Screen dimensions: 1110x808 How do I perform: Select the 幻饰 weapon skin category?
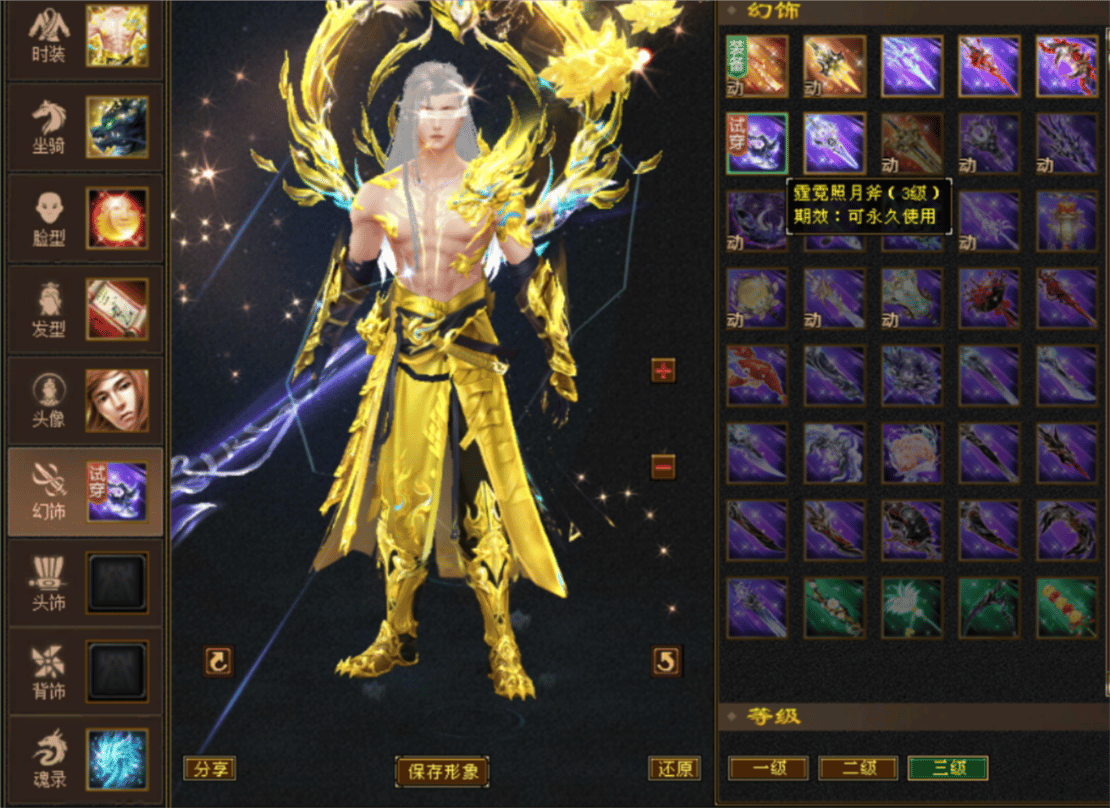[x=84, y=491]
